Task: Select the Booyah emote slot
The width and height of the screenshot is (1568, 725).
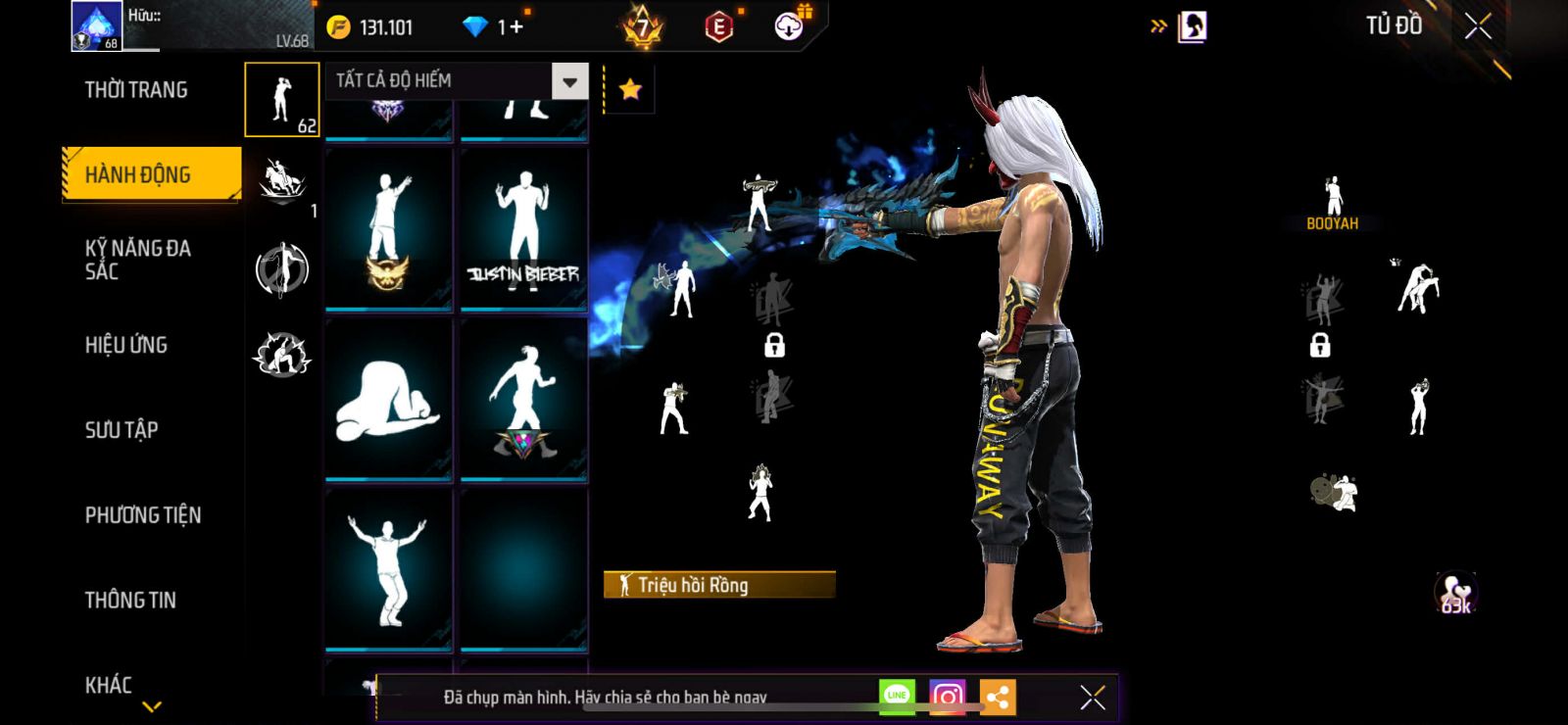Action: [1333, 203]
